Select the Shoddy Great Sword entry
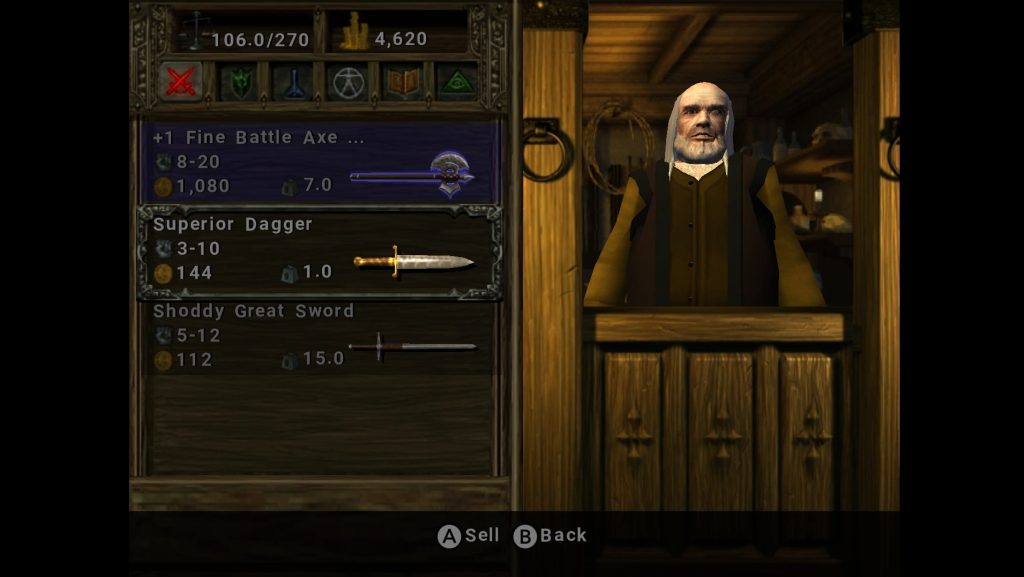 320,336
